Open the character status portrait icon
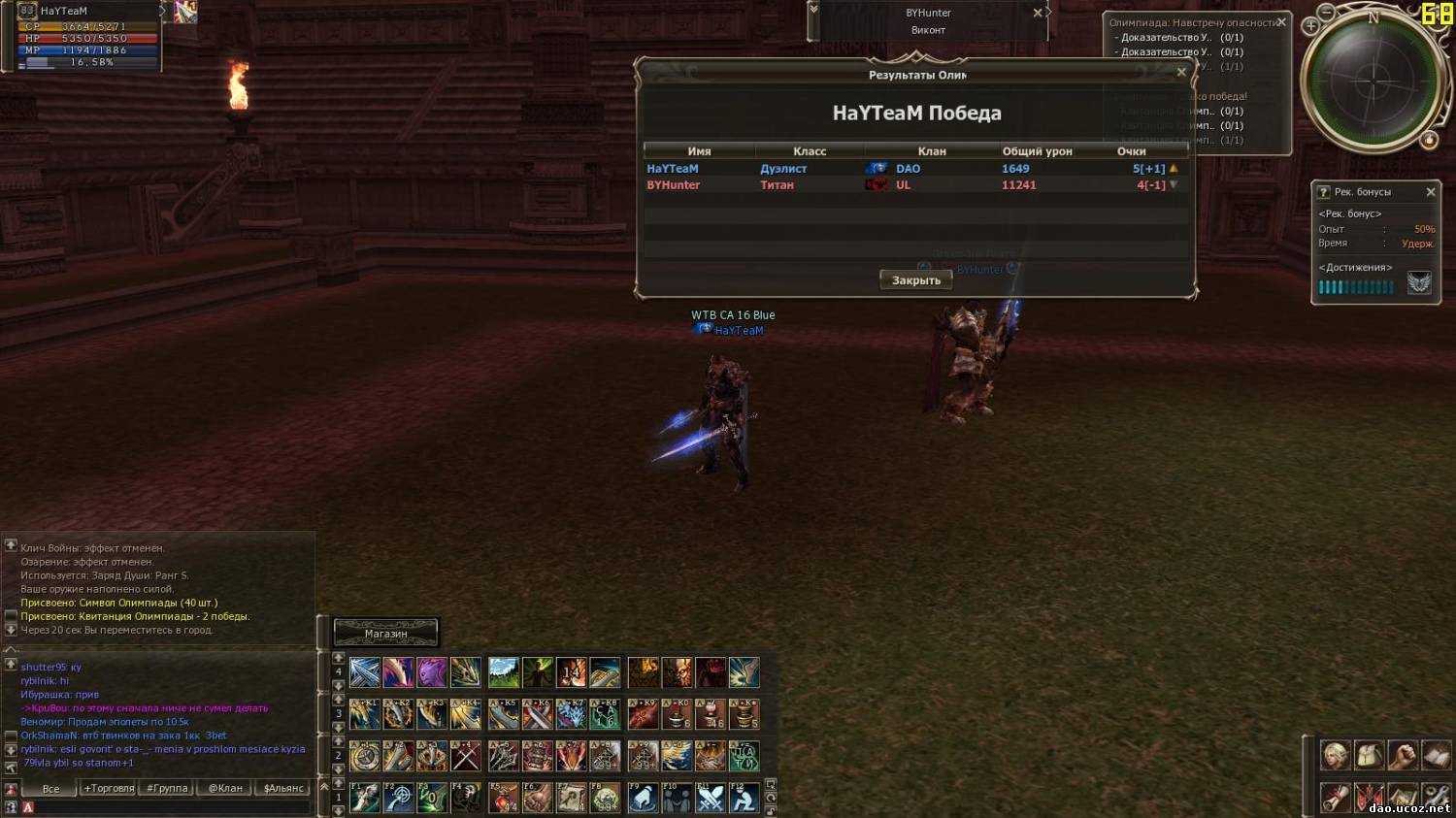This screenshot has height=818, width=1456. (1335, 754)
